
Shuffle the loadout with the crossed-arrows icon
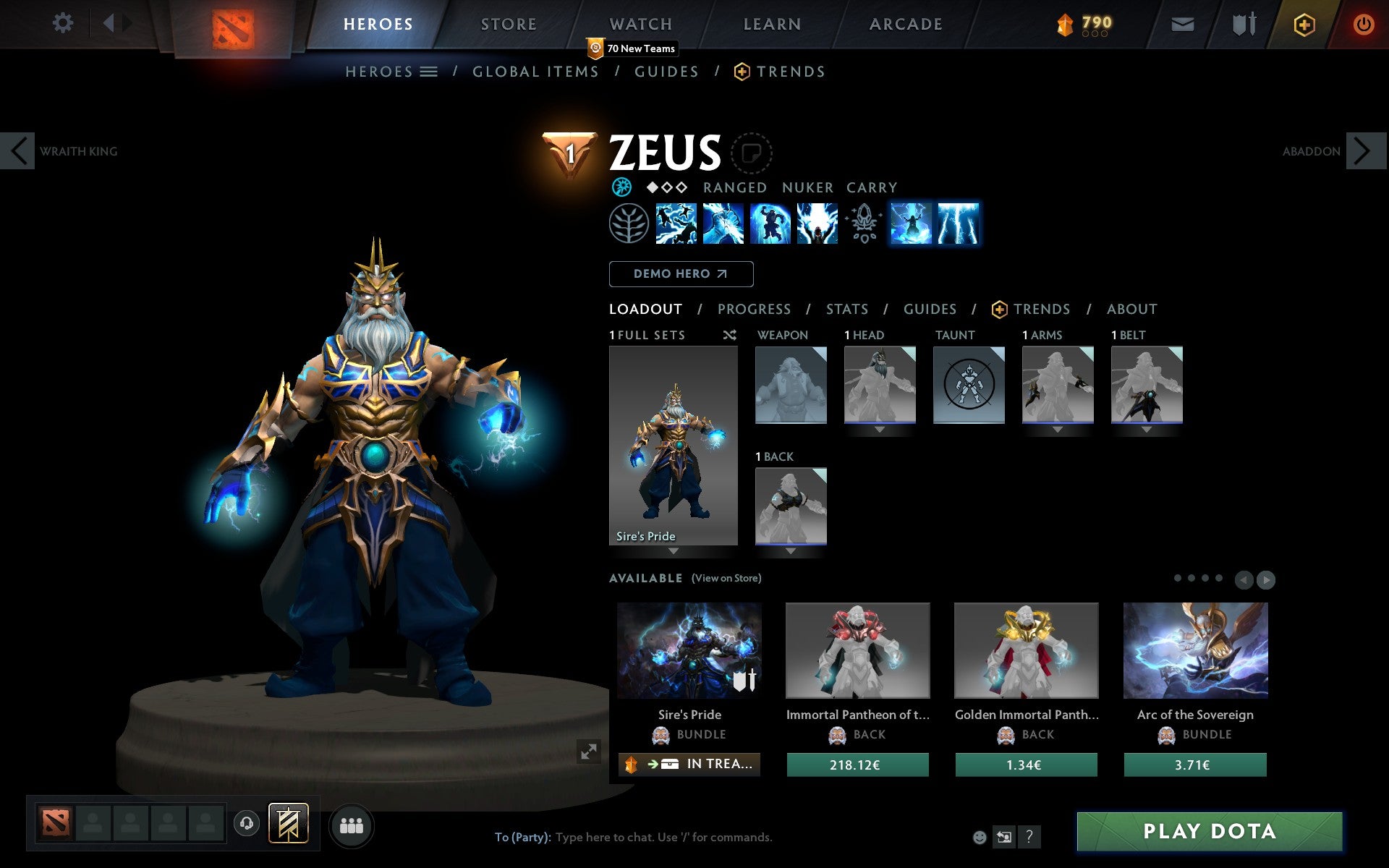click(729, 336)
